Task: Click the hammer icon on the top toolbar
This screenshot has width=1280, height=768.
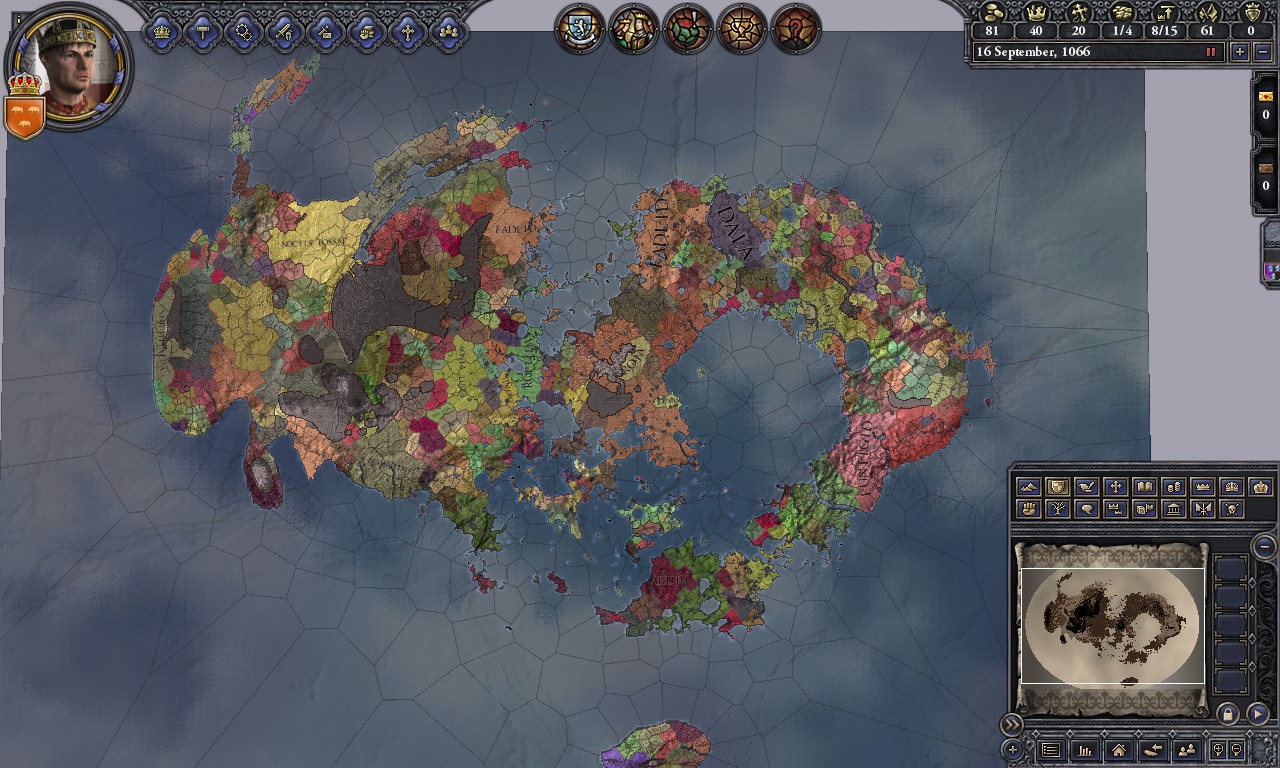Action: coord(204,31)
